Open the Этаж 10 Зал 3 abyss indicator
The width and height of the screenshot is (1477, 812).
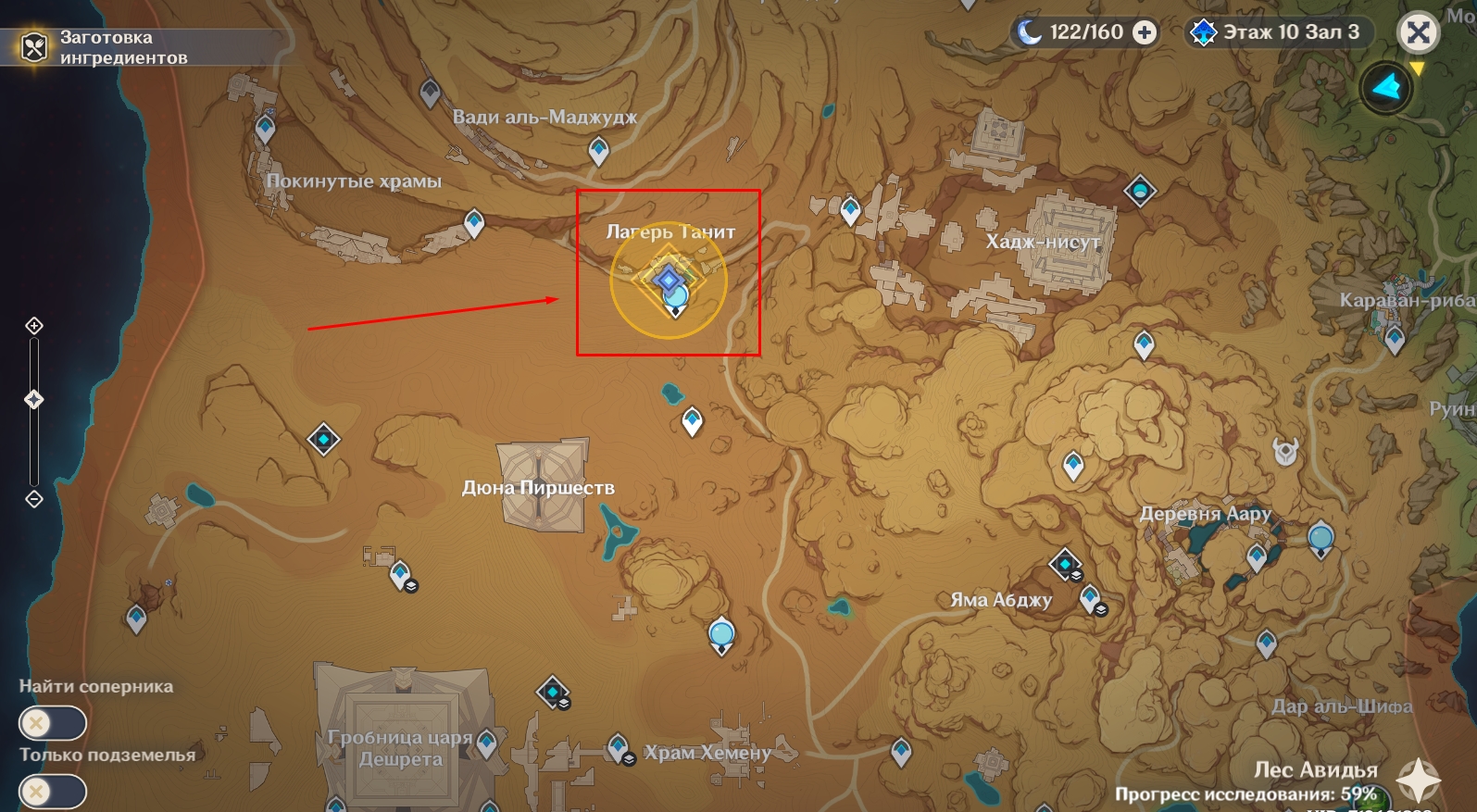point(1279,32)
